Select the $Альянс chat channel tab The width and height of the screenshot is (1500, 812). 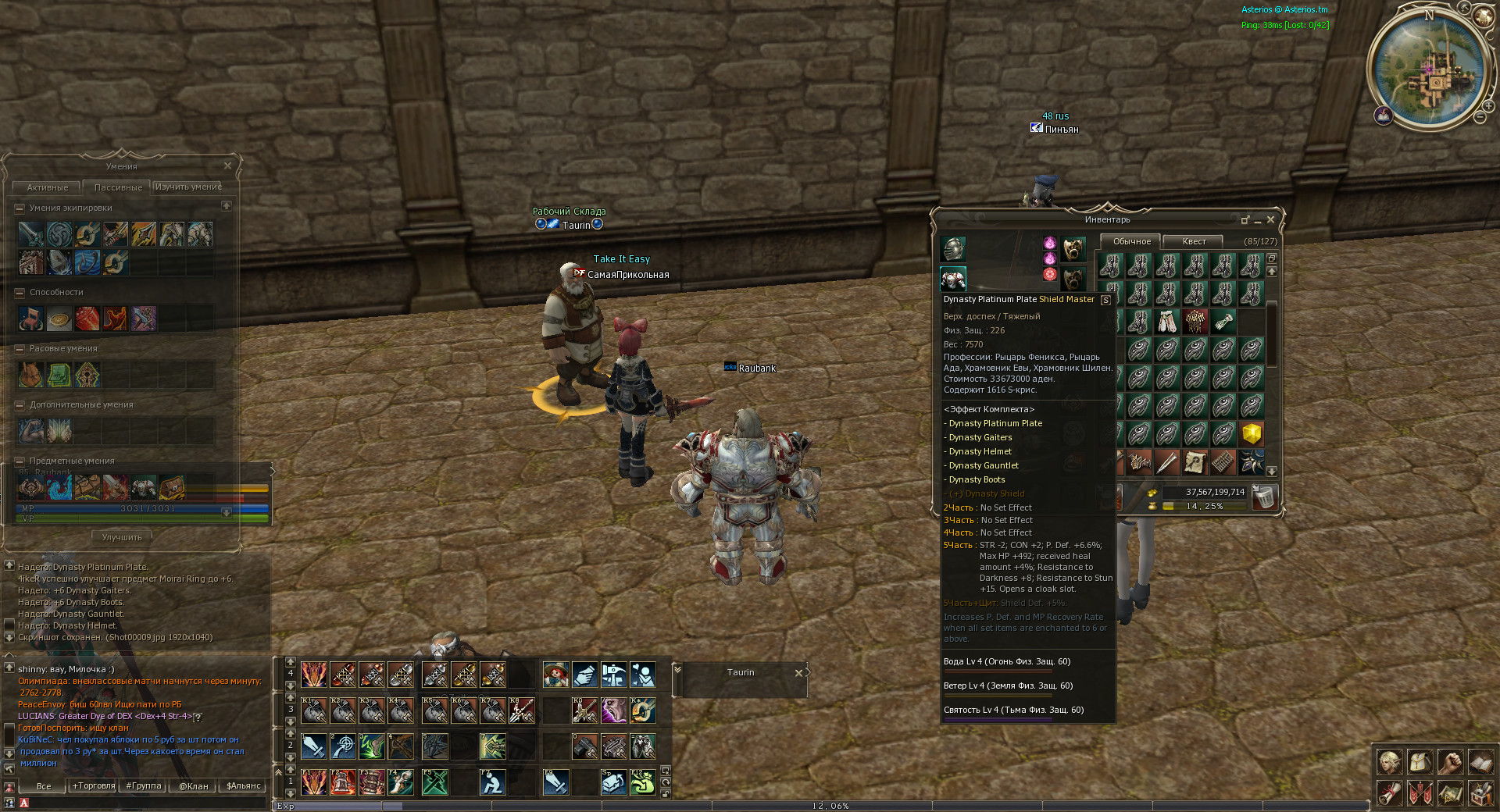(x=243, y=786)
